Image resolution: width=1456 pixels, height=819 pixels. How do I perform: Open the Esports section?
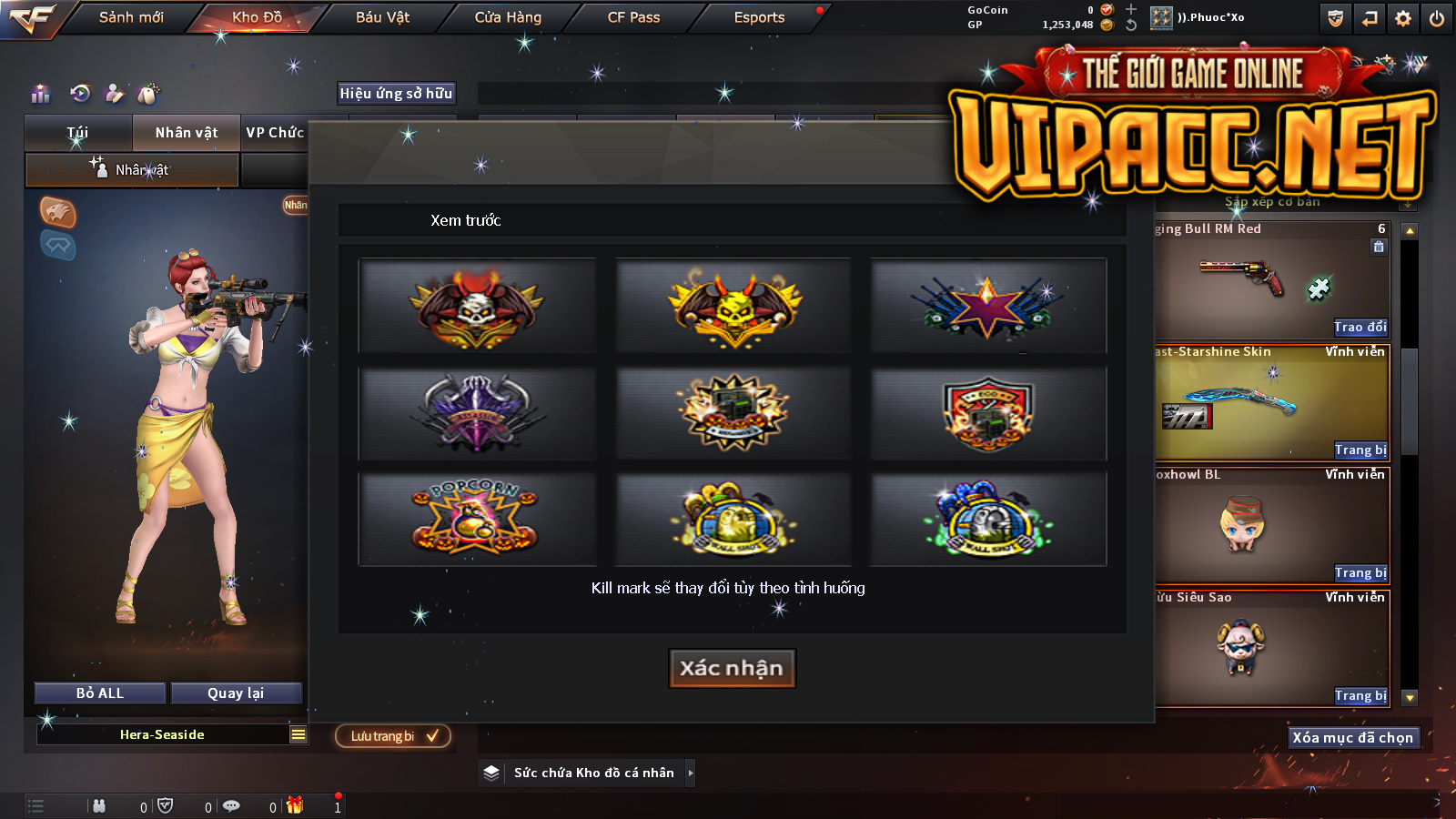coord(759,17)
